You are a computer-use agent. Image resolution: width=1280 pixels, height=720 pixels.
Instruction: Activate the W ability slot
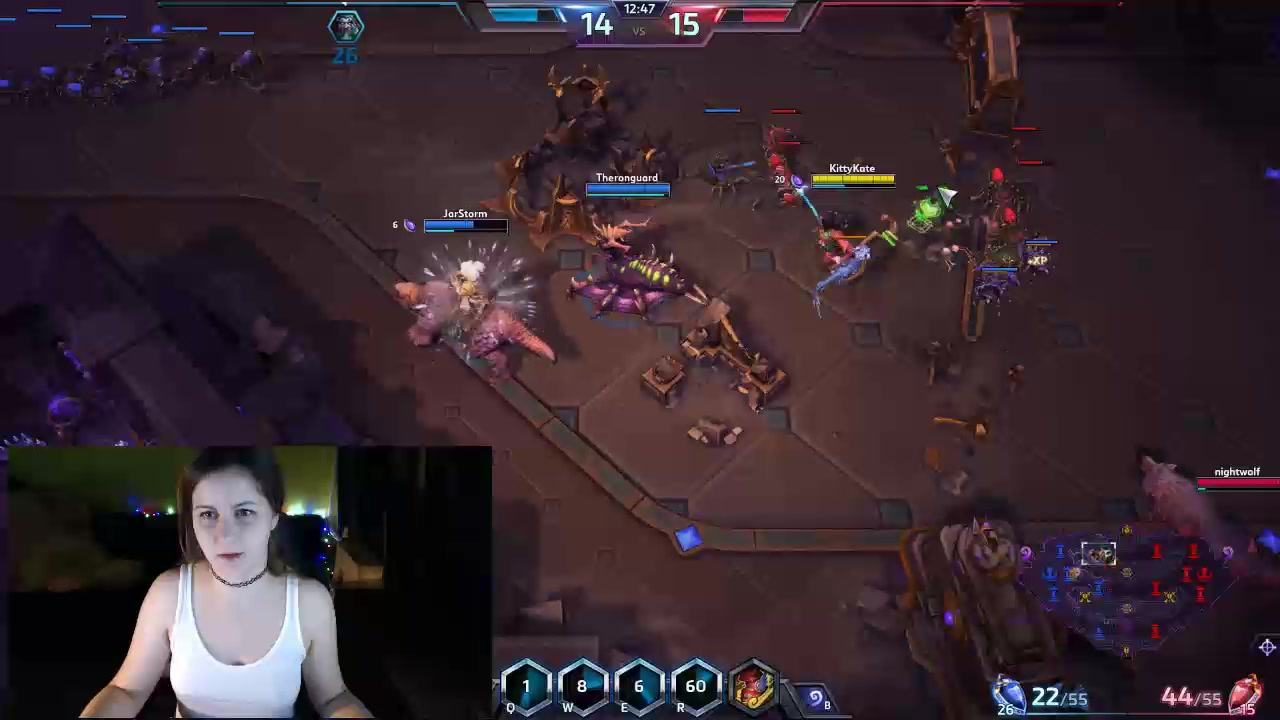pos(582,687)
